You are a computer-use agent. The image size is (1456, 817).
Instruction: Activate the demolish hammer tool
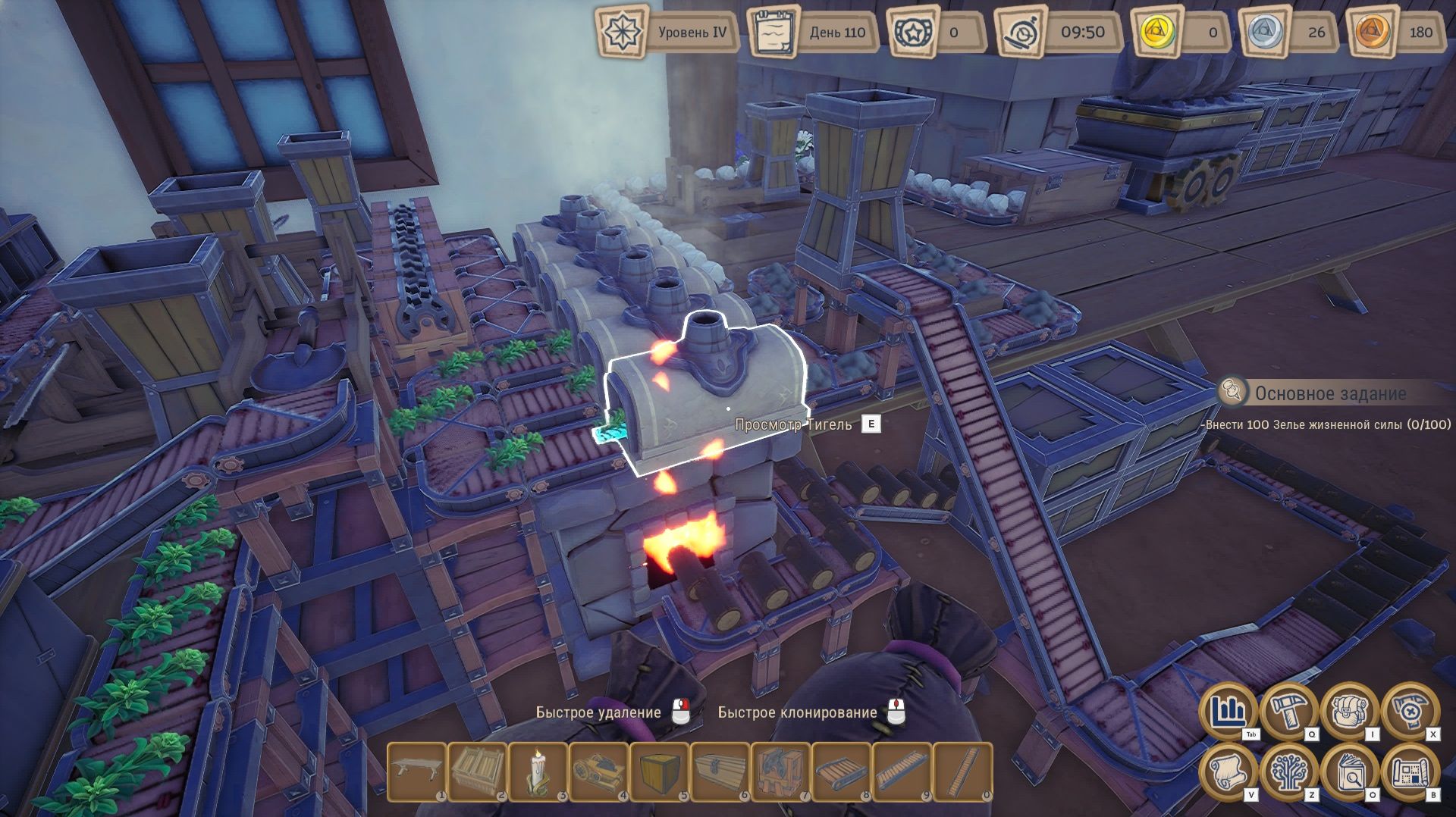point(1410,711)
